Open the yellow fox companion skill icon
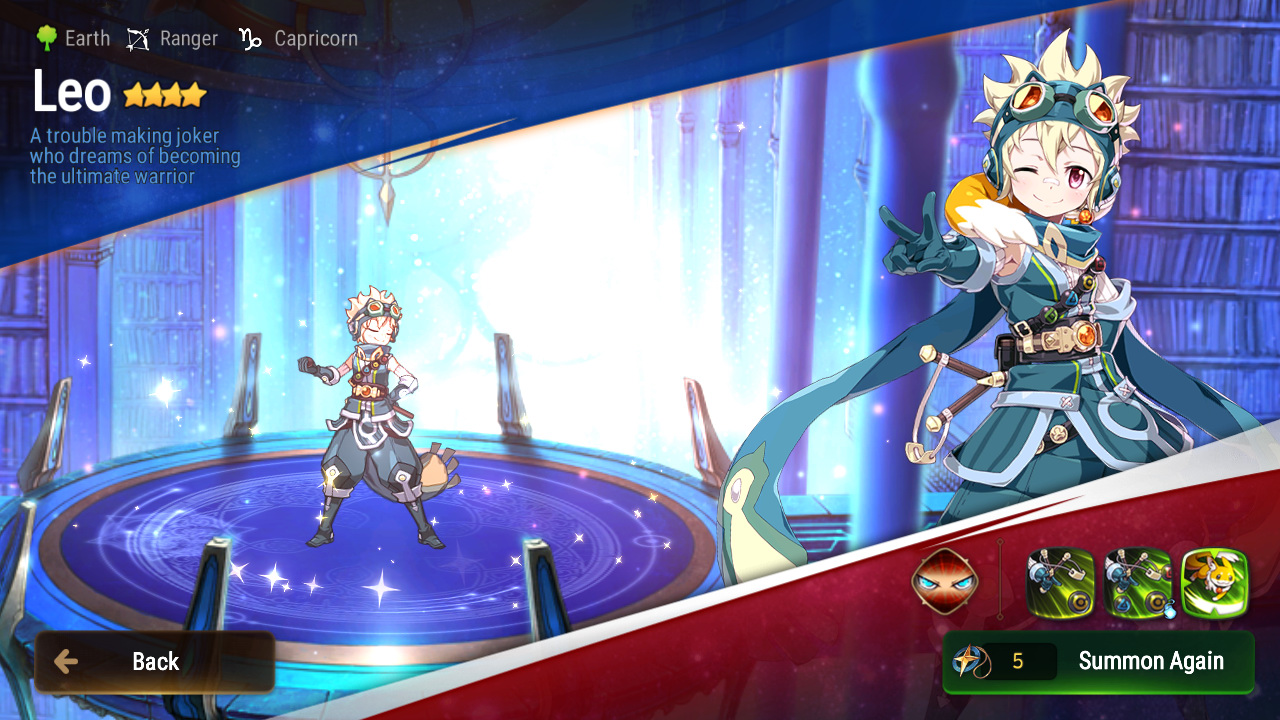 [x=1215, y=582]
